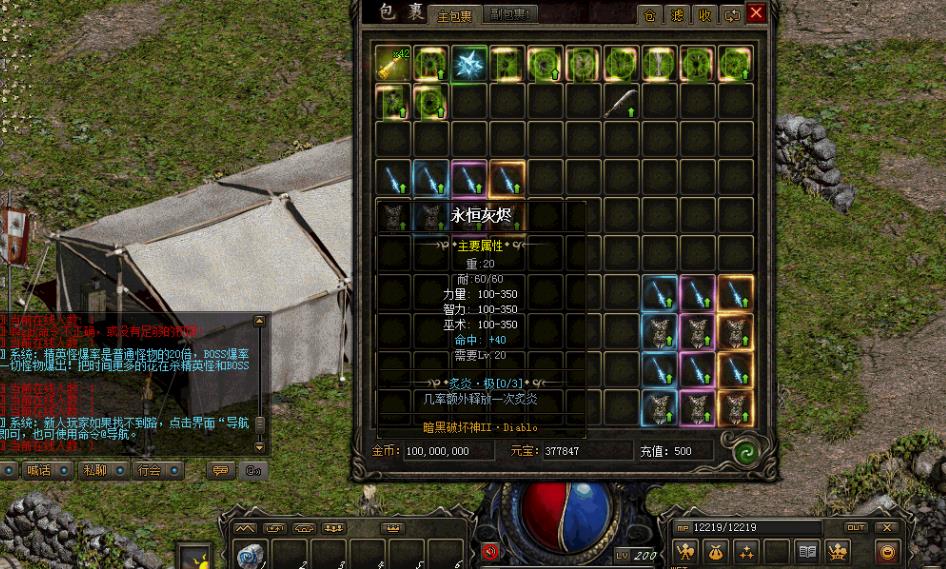Open the bag icon in bottom menu
This screenshot has height=569, width=946.
point(715,551)
